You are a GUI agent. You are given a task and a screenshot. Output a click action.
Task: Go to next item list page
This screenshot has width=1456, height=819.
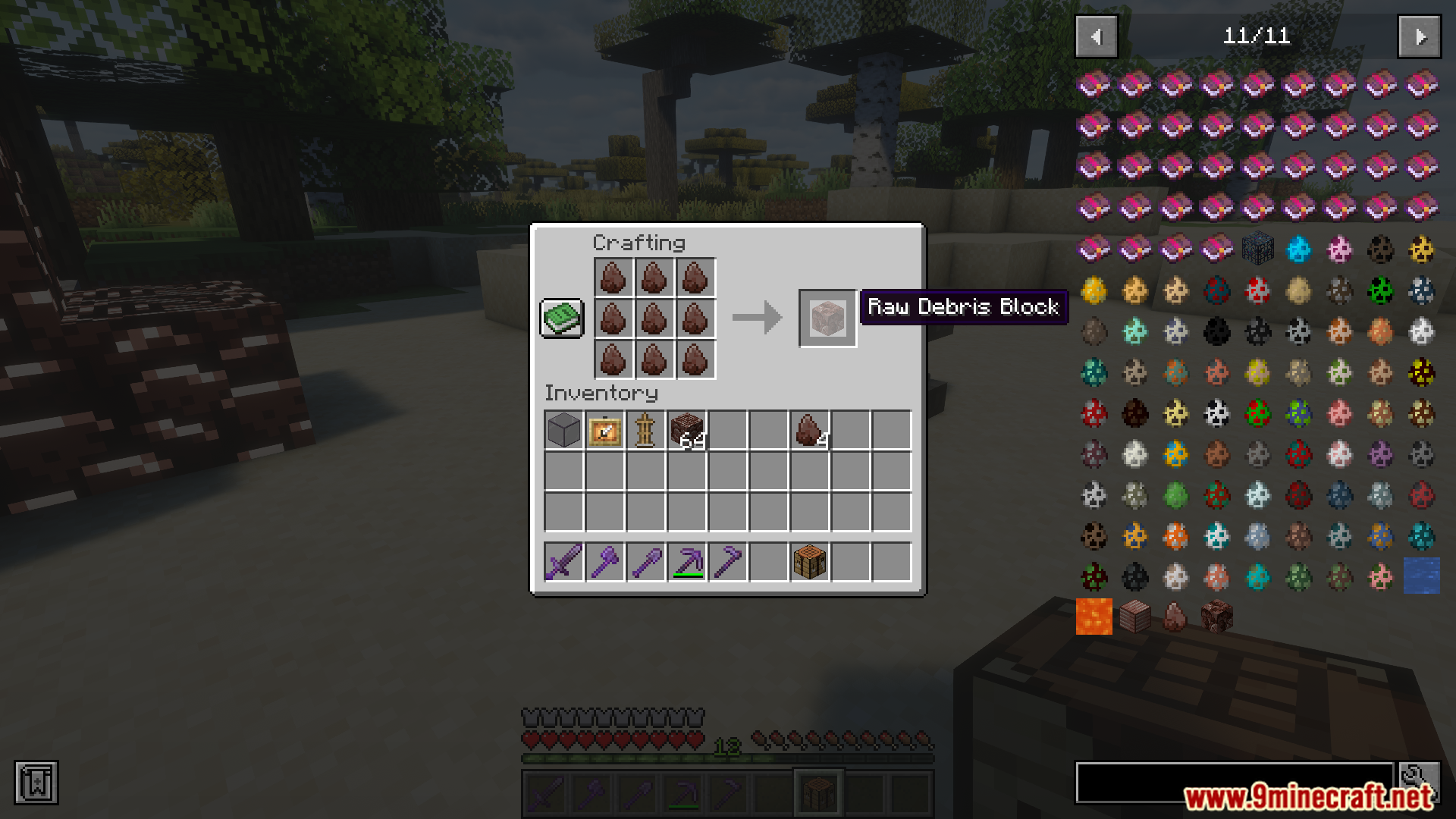pos(1420,36)
